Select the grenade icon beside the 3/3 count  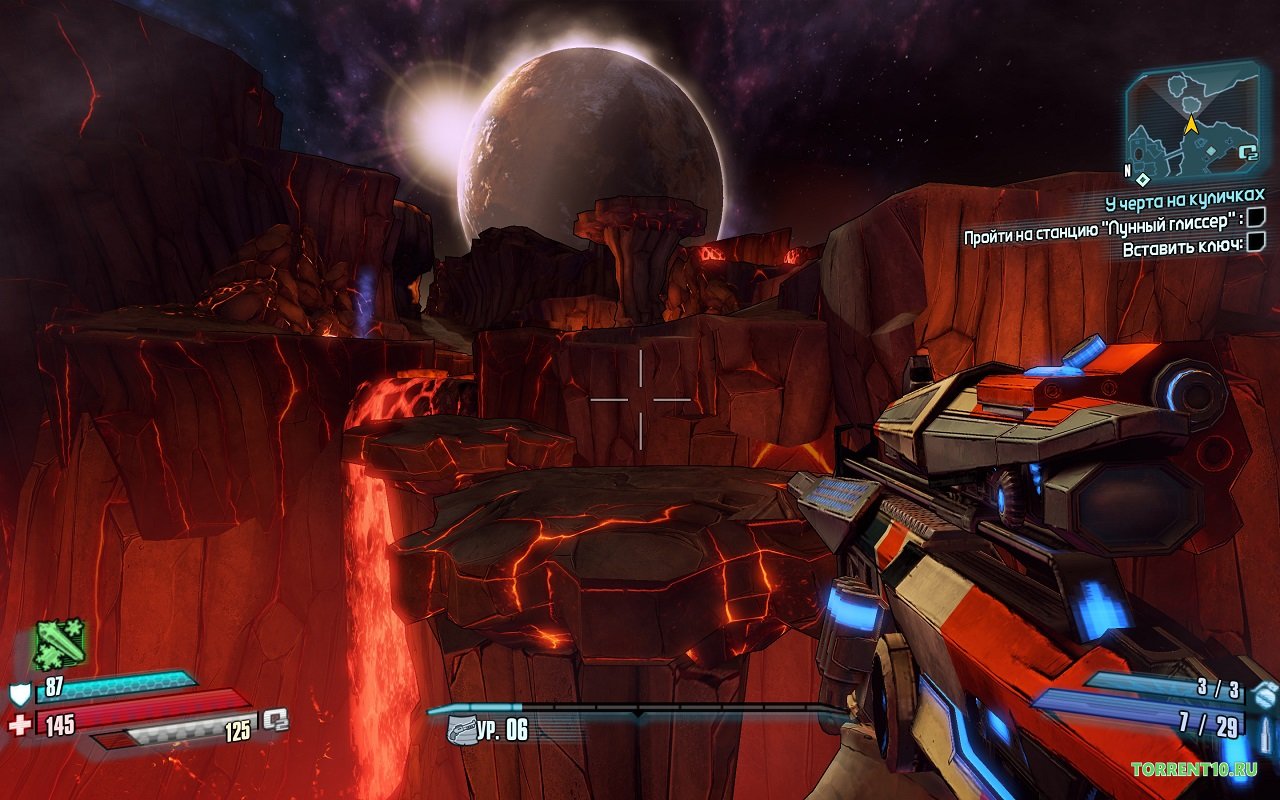pos(1265,691)
